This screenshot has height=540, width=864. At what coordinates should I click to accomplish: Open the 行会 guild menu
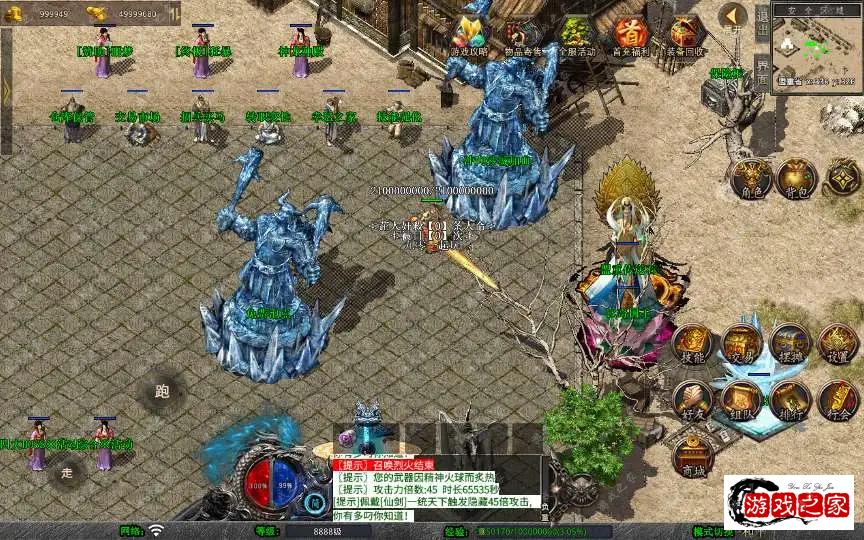(838, 399)
